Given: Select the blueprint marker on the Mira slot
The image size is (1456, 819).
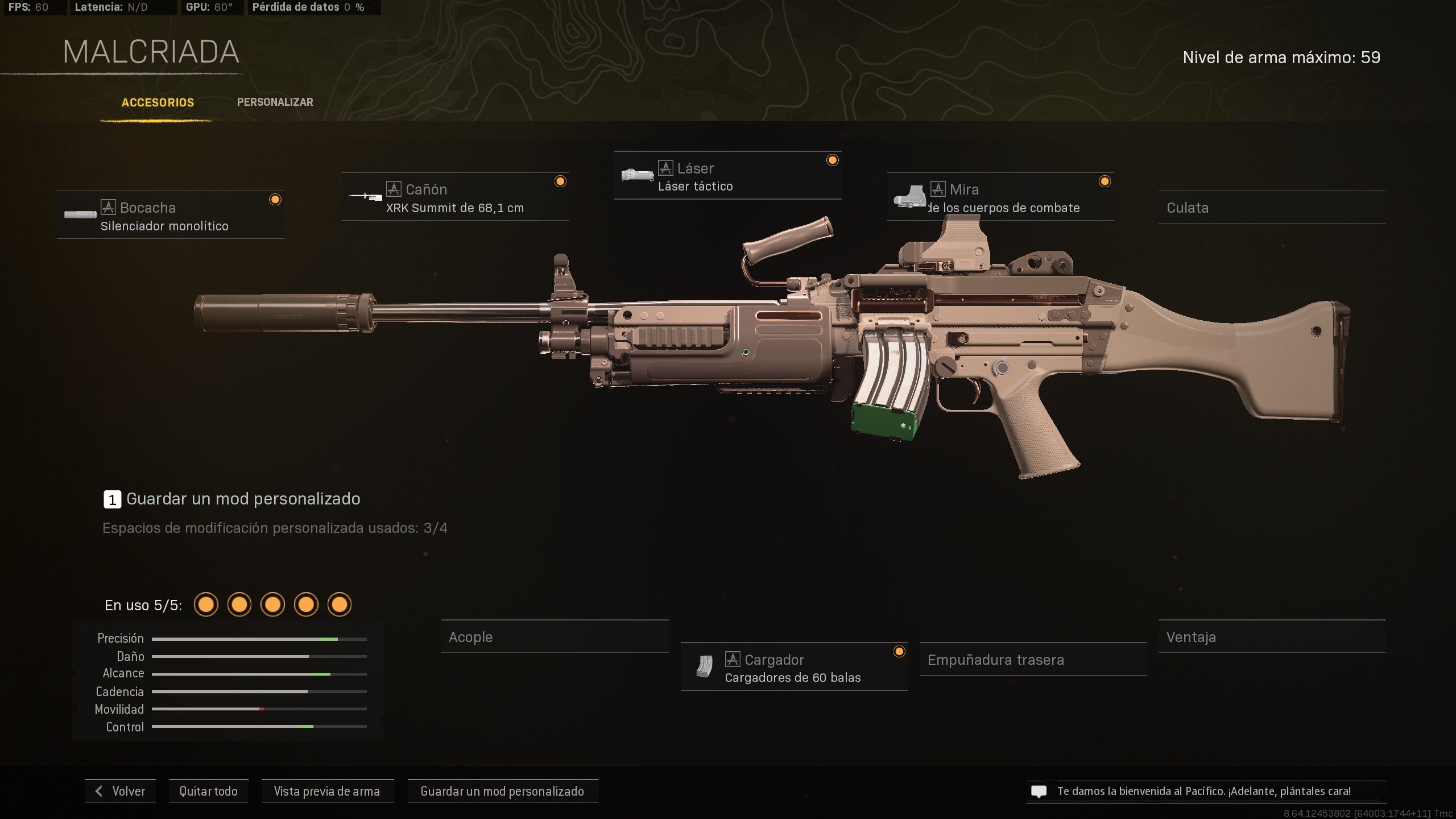Looking at the screenshot, I should pos(1105,181).
